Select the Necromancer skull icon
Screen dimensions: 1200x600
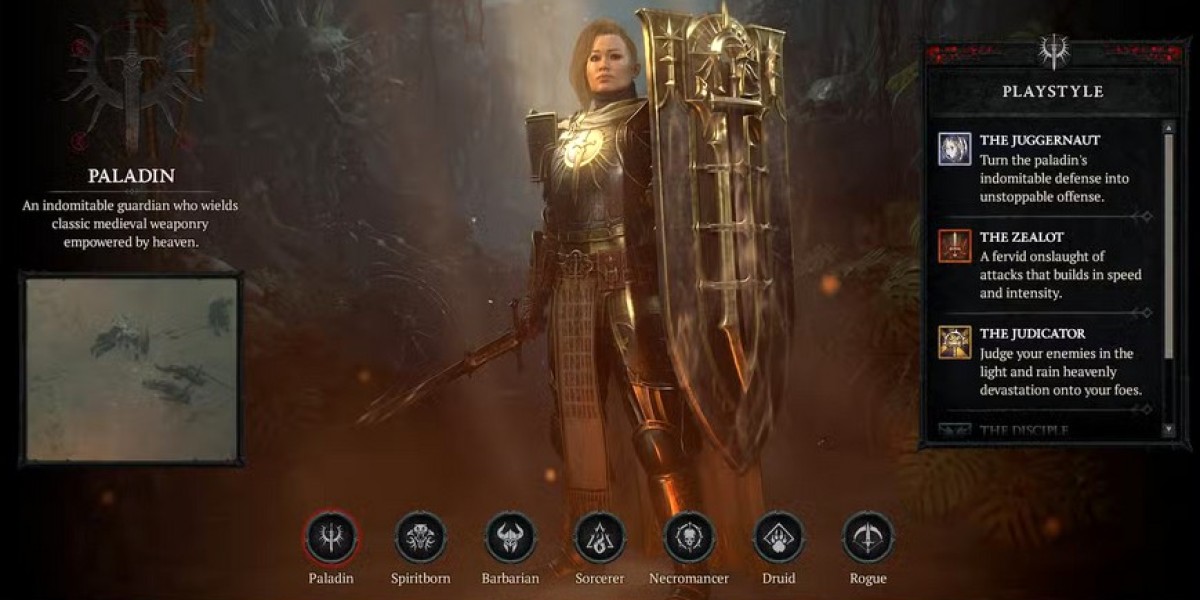pyautogui.click(x=689, y=538)
